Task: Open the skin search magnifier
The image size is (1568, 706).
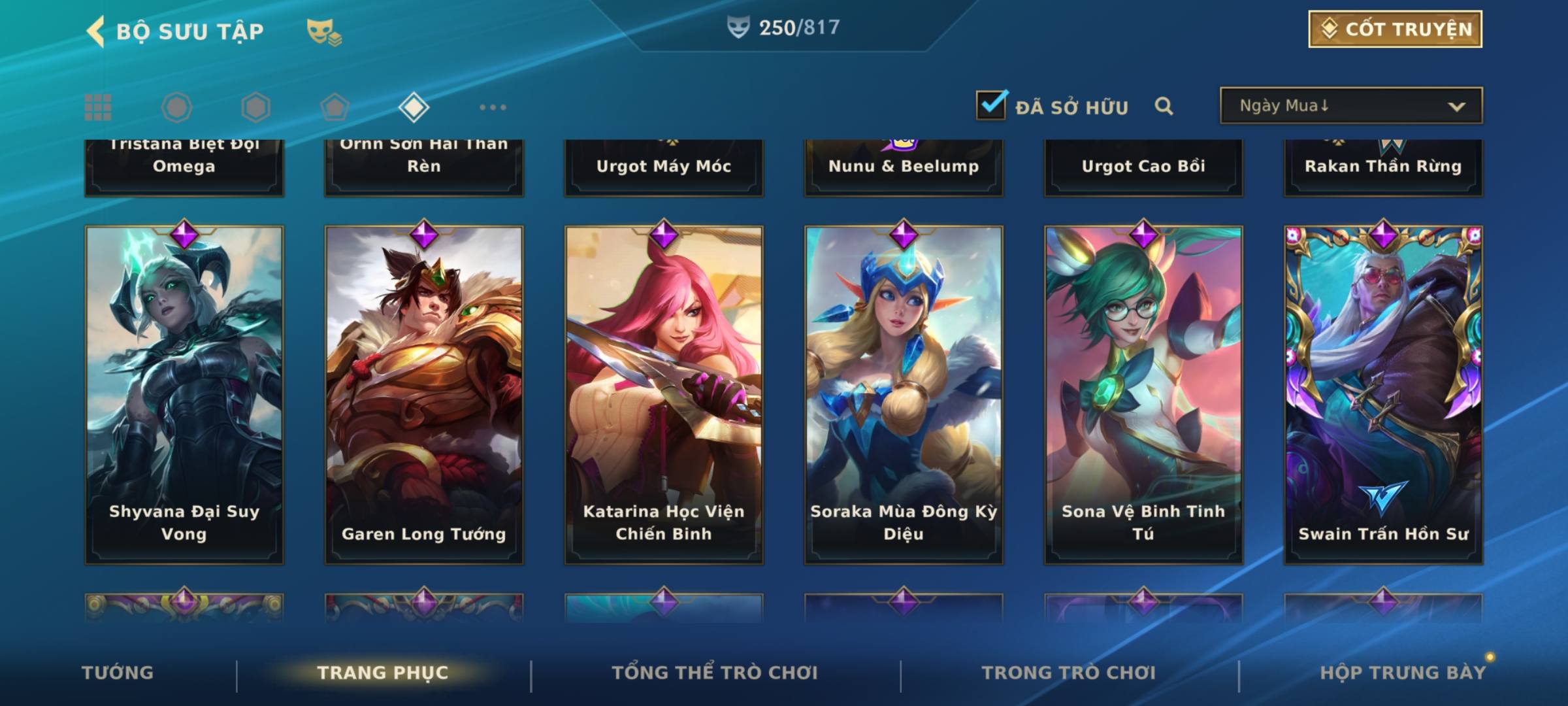Action: point(1164,106)
